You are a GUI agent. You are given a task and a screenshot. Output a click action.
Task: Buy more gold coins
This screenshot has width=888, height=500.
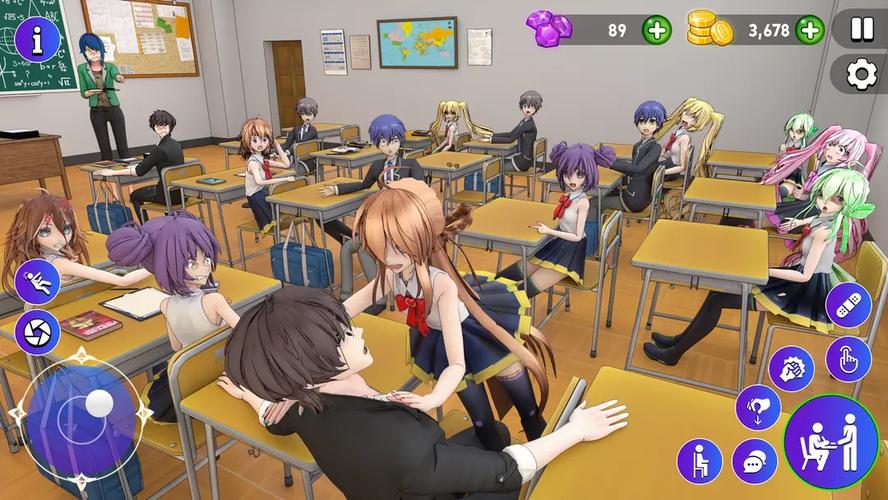click(810, 30)
